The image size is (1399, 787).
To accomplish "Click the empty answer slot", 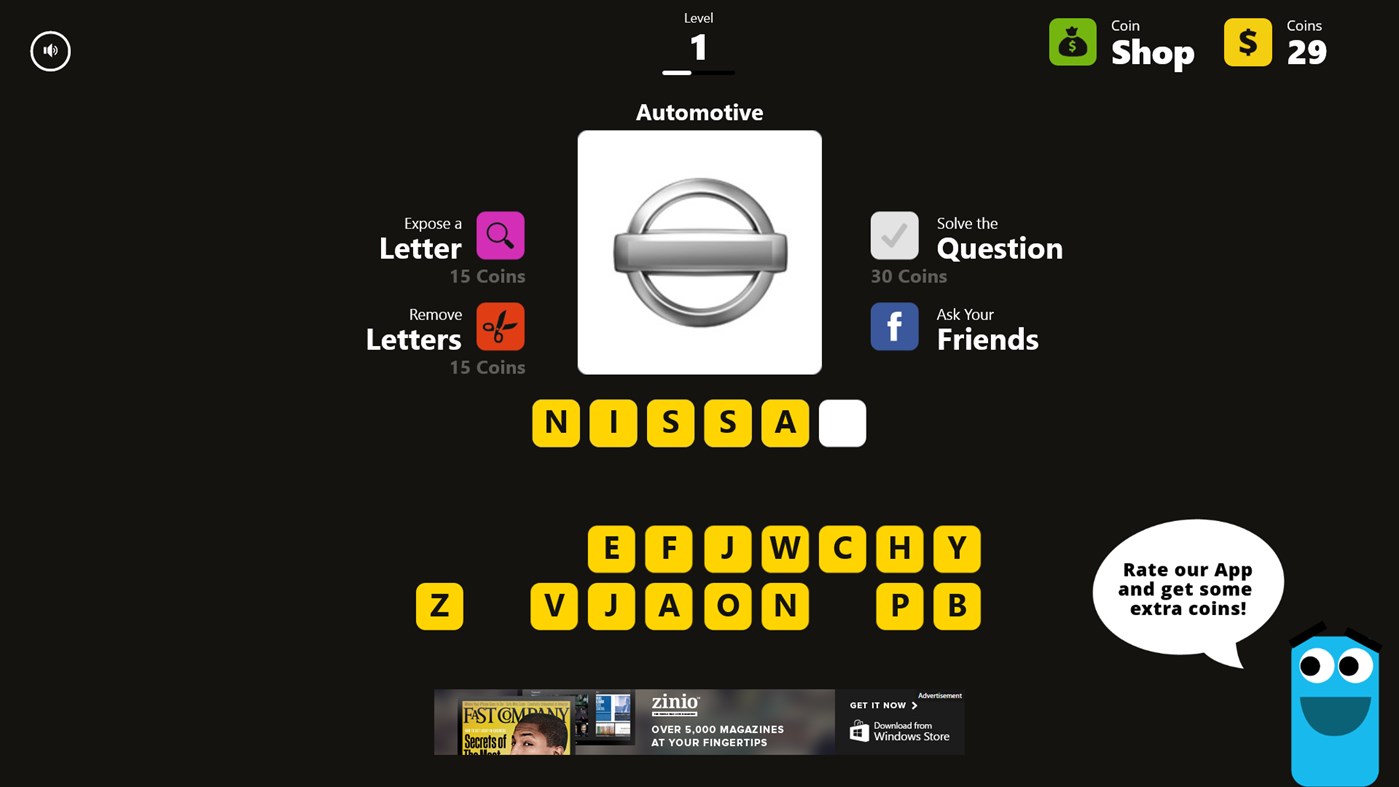I will (x=841, y=422).
